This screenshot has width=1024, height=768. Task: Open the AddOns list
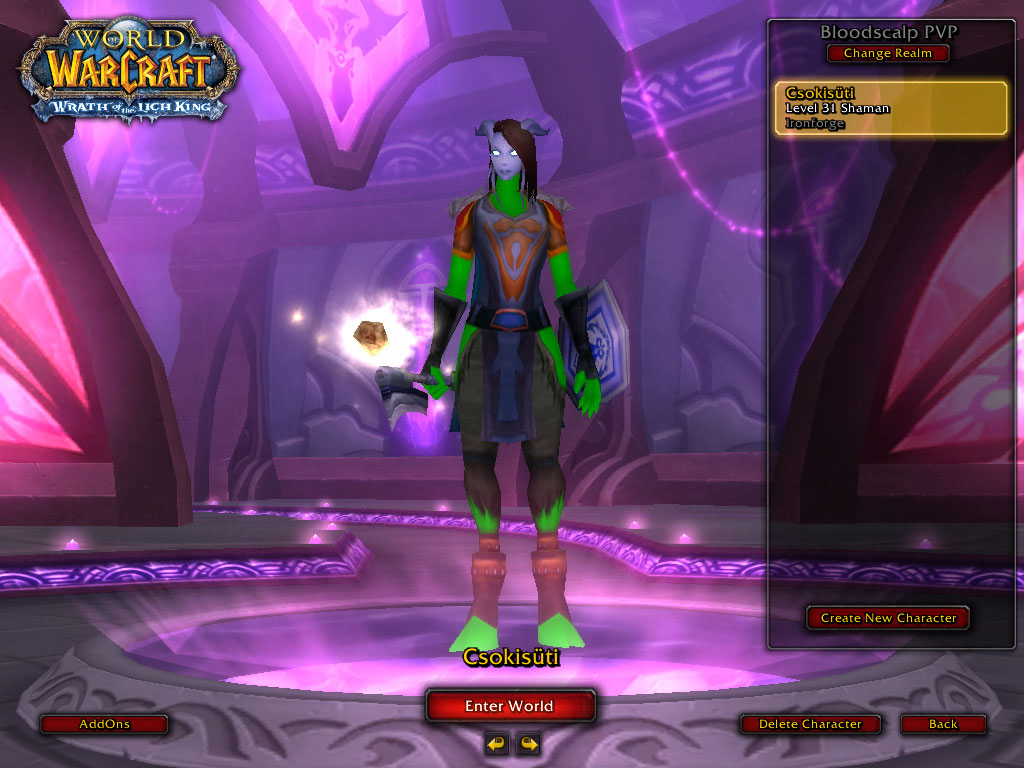(104, 724)
